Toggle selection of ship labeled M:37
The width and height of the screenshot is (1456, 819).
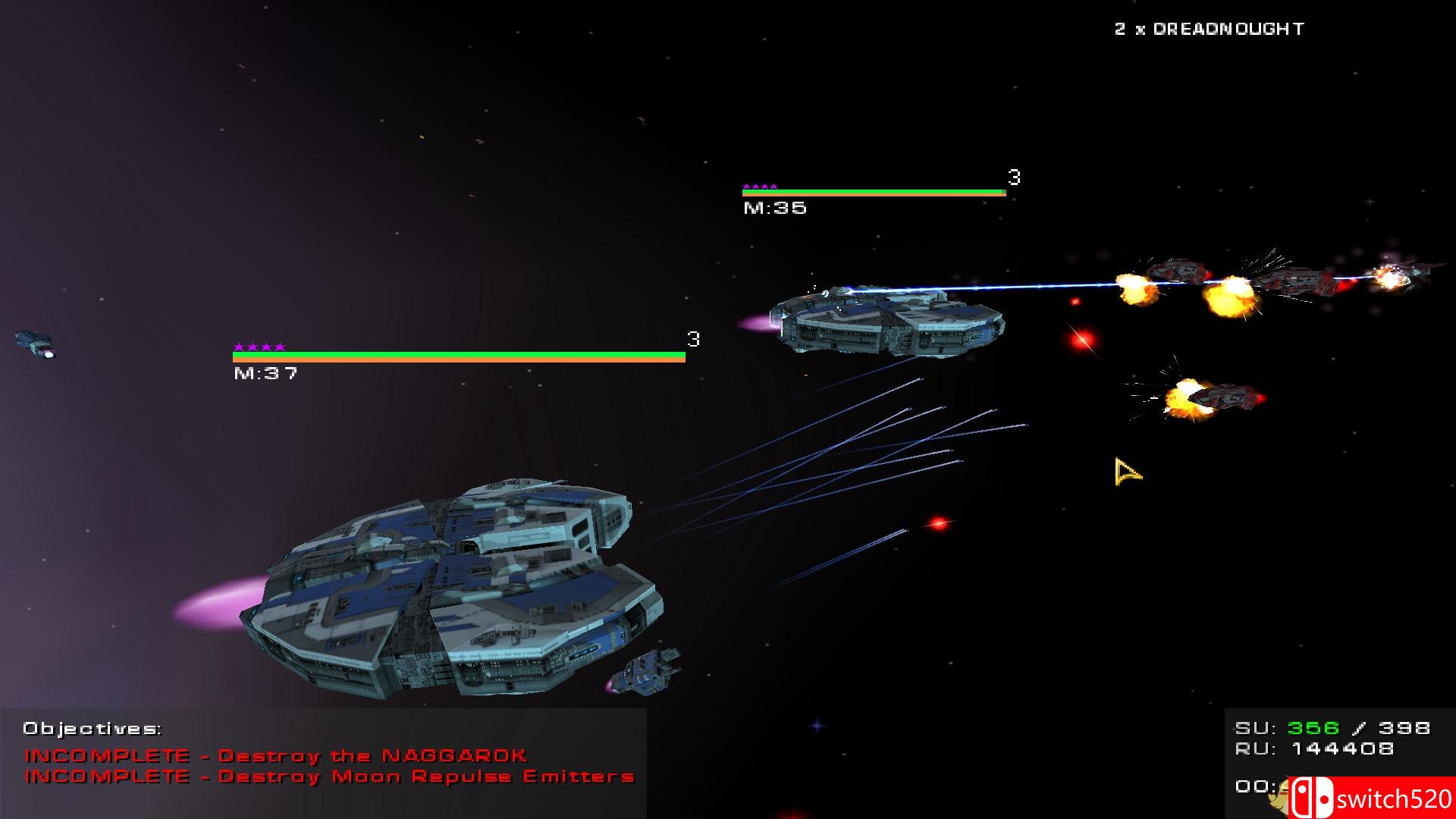[x=265, y=372]
